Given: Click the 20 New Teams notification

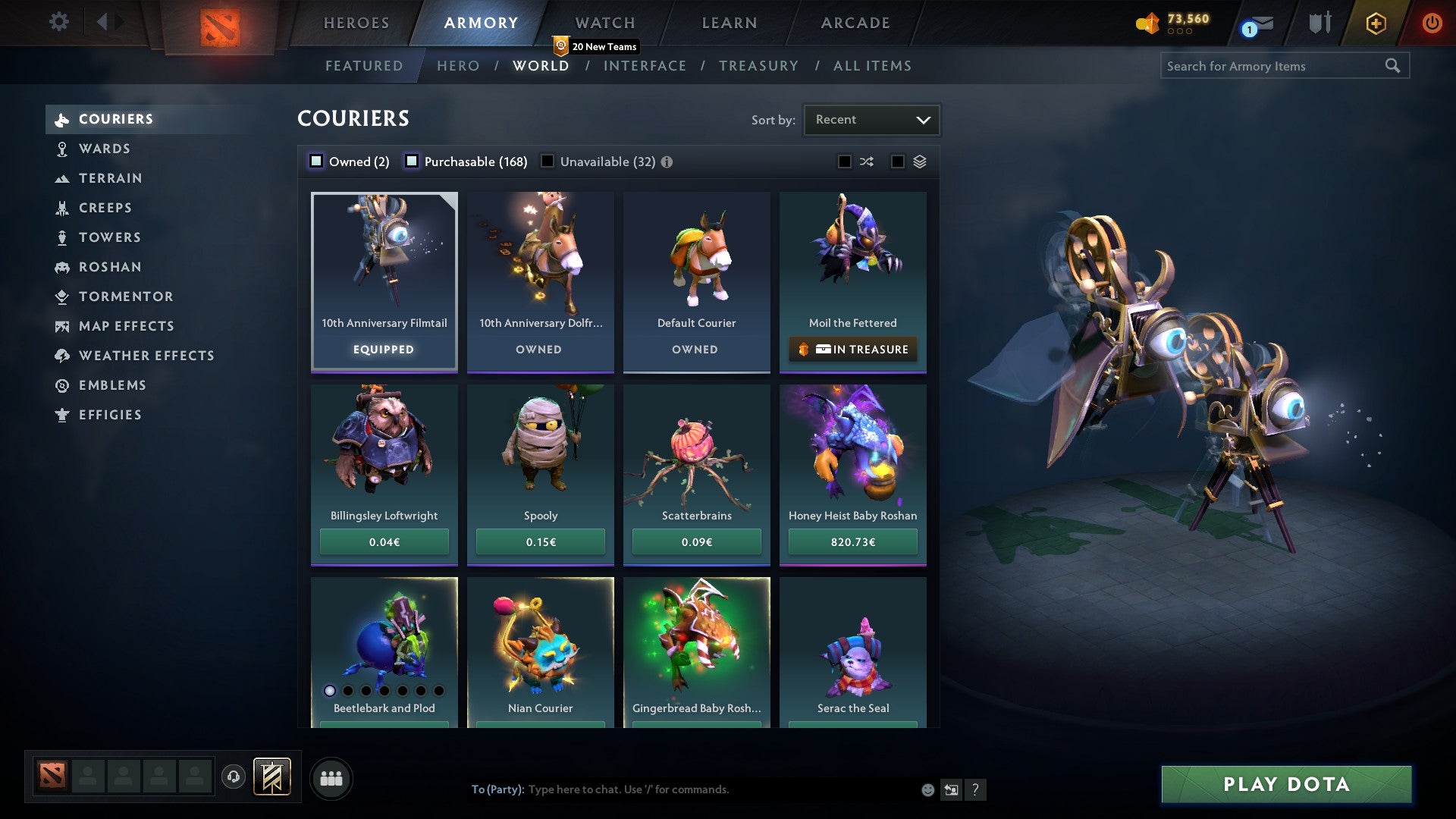Looking at the screenshot, I should point(596,46).
